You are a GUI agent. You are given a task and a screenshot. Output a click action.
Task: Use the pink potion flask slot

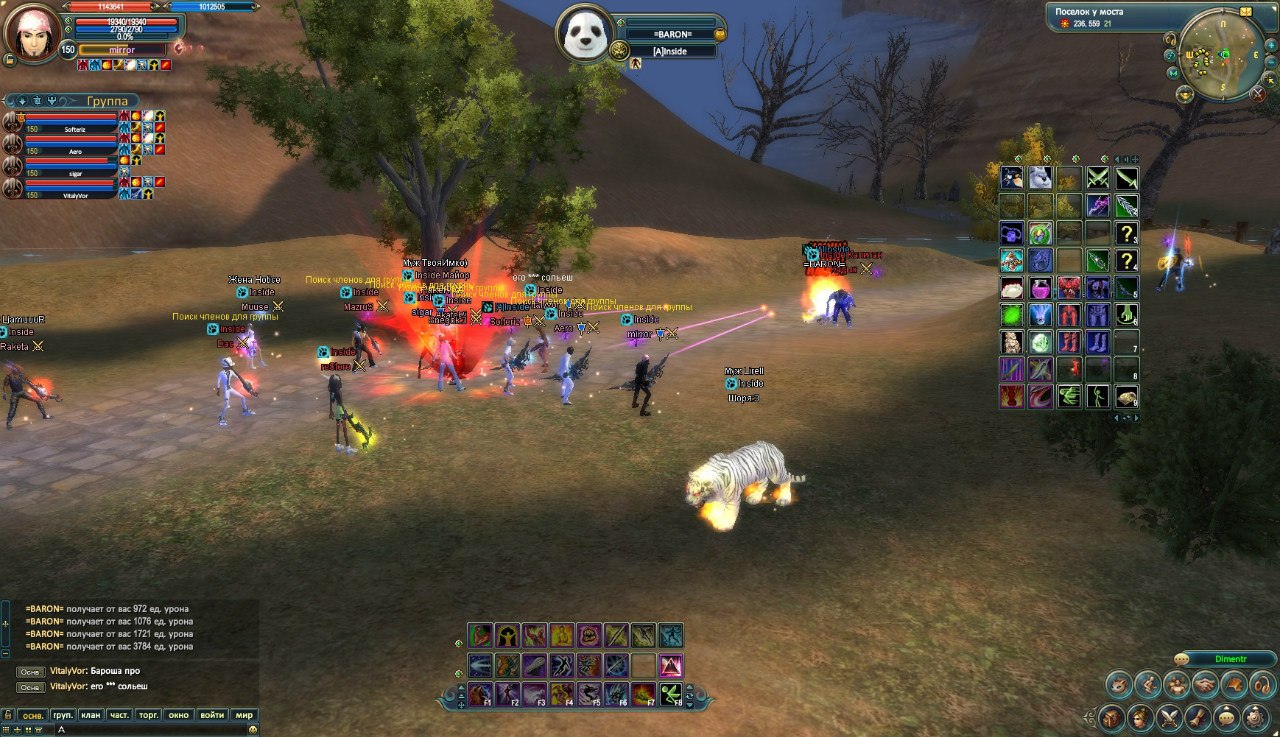(x=1041, y=289)
